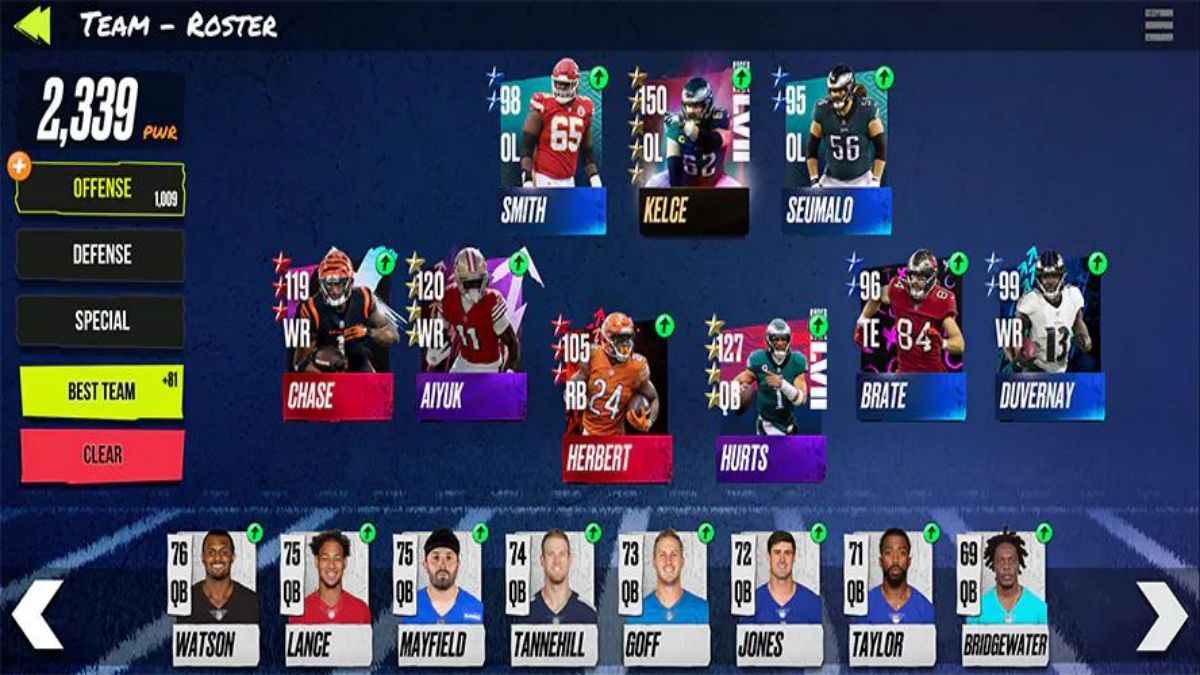This screenshot has height=675, width=1200.
Task: Choose the Smith OL card
Action: [x=552, y=148]
